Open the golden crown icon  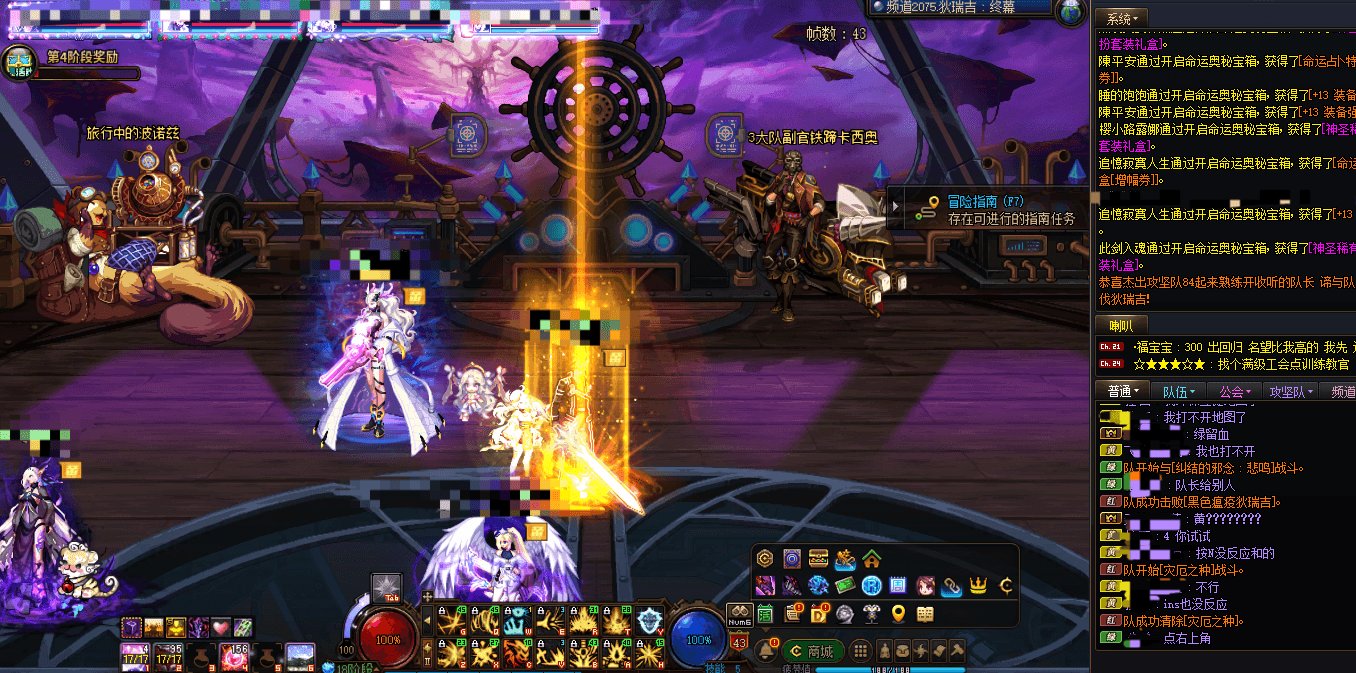[979, 586]
